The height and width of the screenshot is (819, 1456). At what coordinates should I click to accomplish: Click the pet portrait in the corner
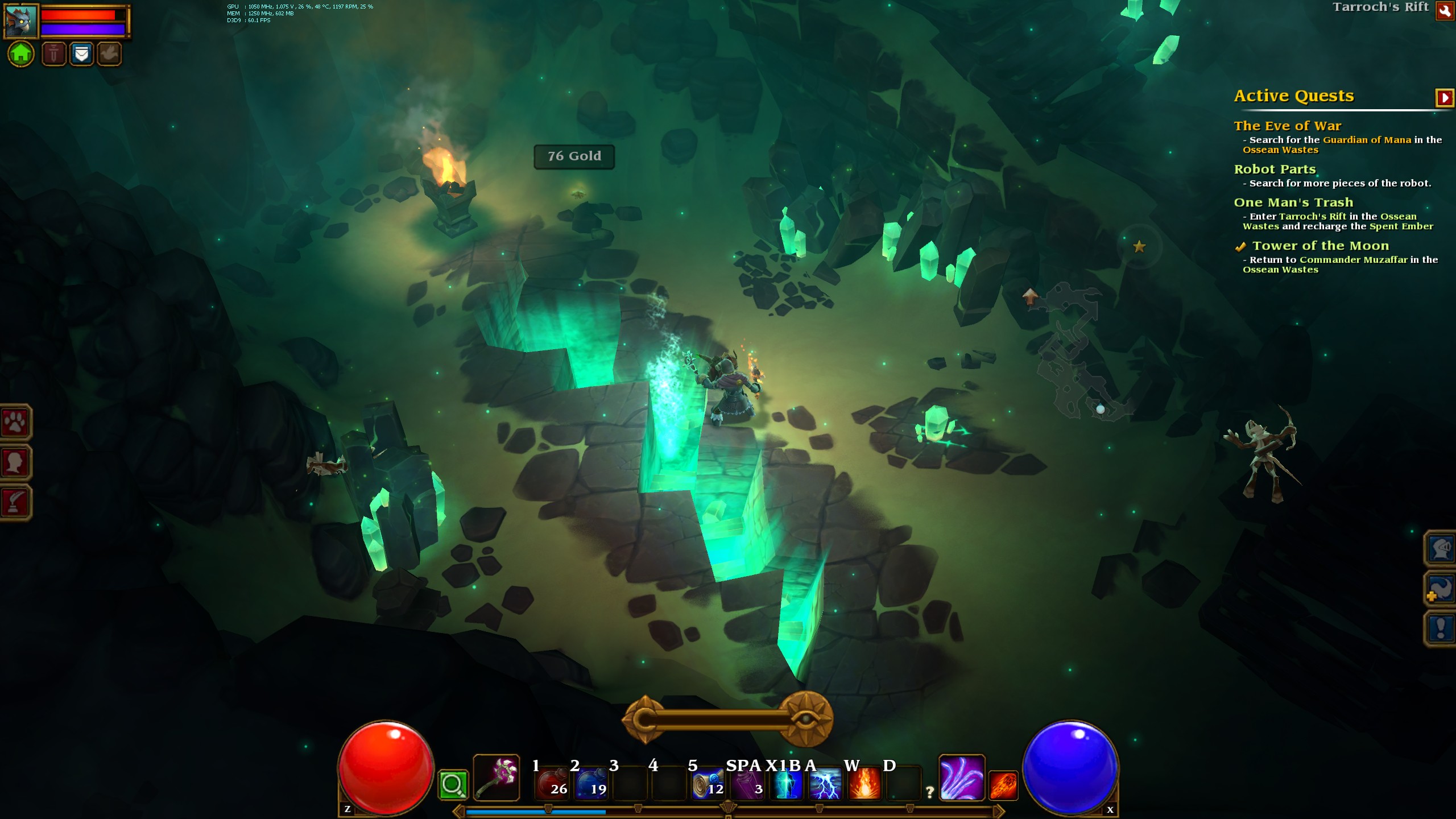[21, 20]
